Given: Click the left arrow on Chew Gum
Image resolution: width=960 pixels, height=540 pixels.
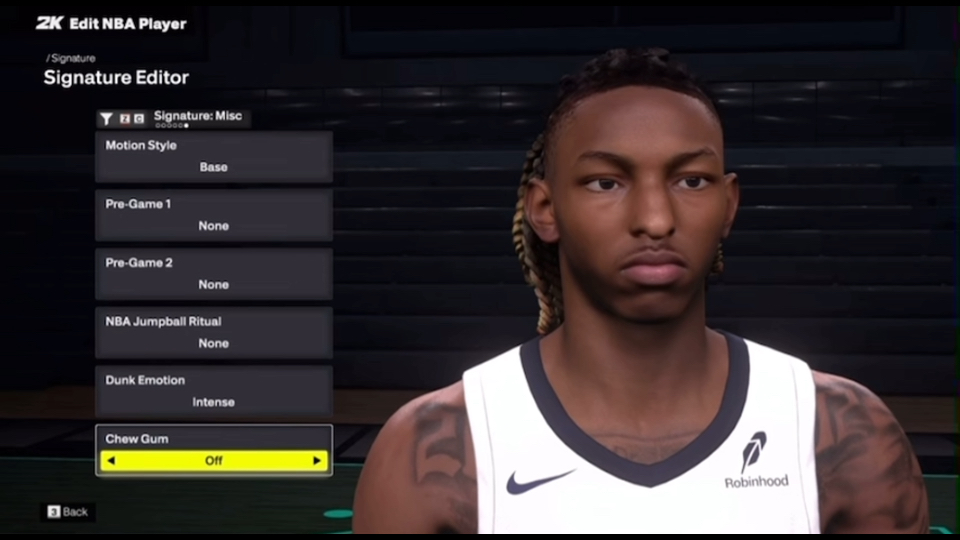Looking at the screenshot, I should 111,461.
